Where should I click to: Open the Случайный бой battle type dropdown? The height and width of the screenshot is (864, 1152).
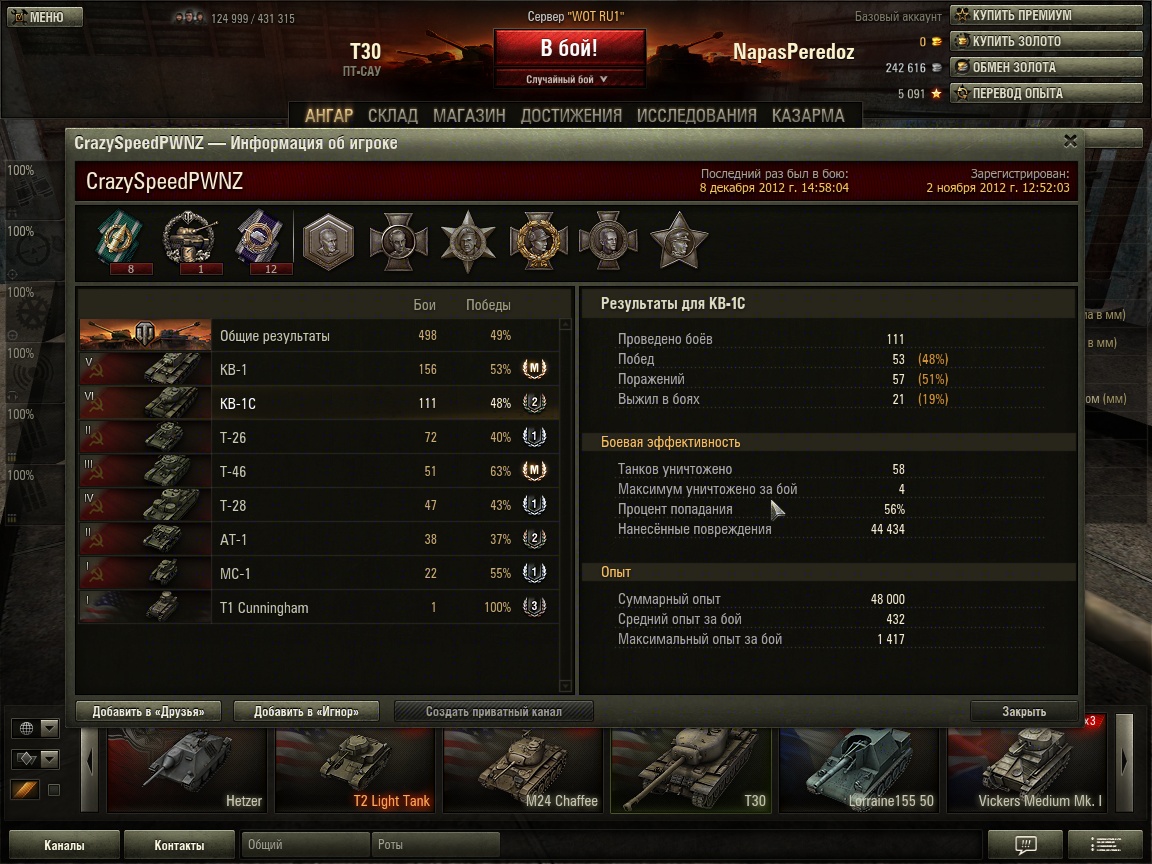(568, 79)
